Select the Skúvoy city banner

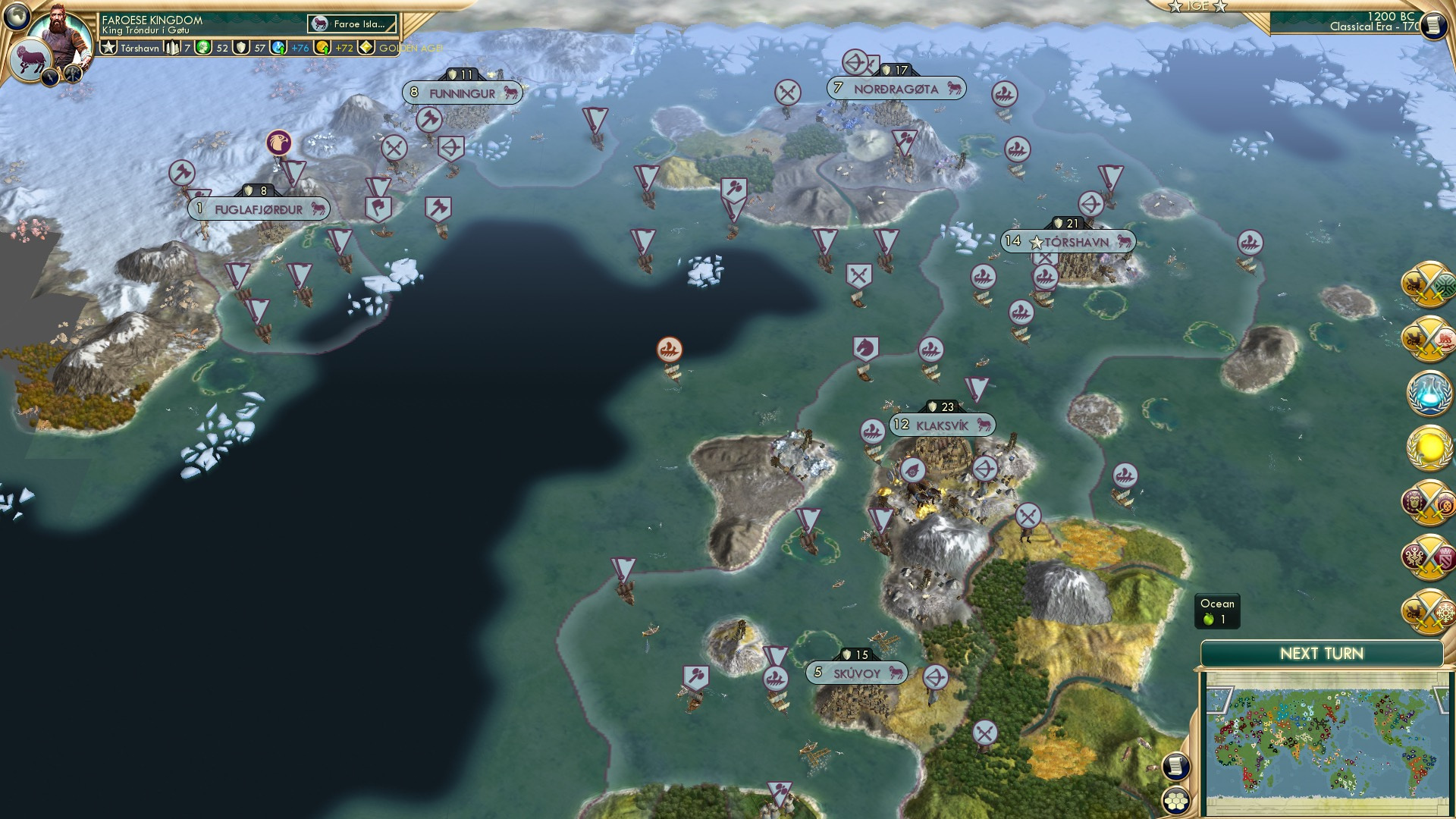[855, 672]
